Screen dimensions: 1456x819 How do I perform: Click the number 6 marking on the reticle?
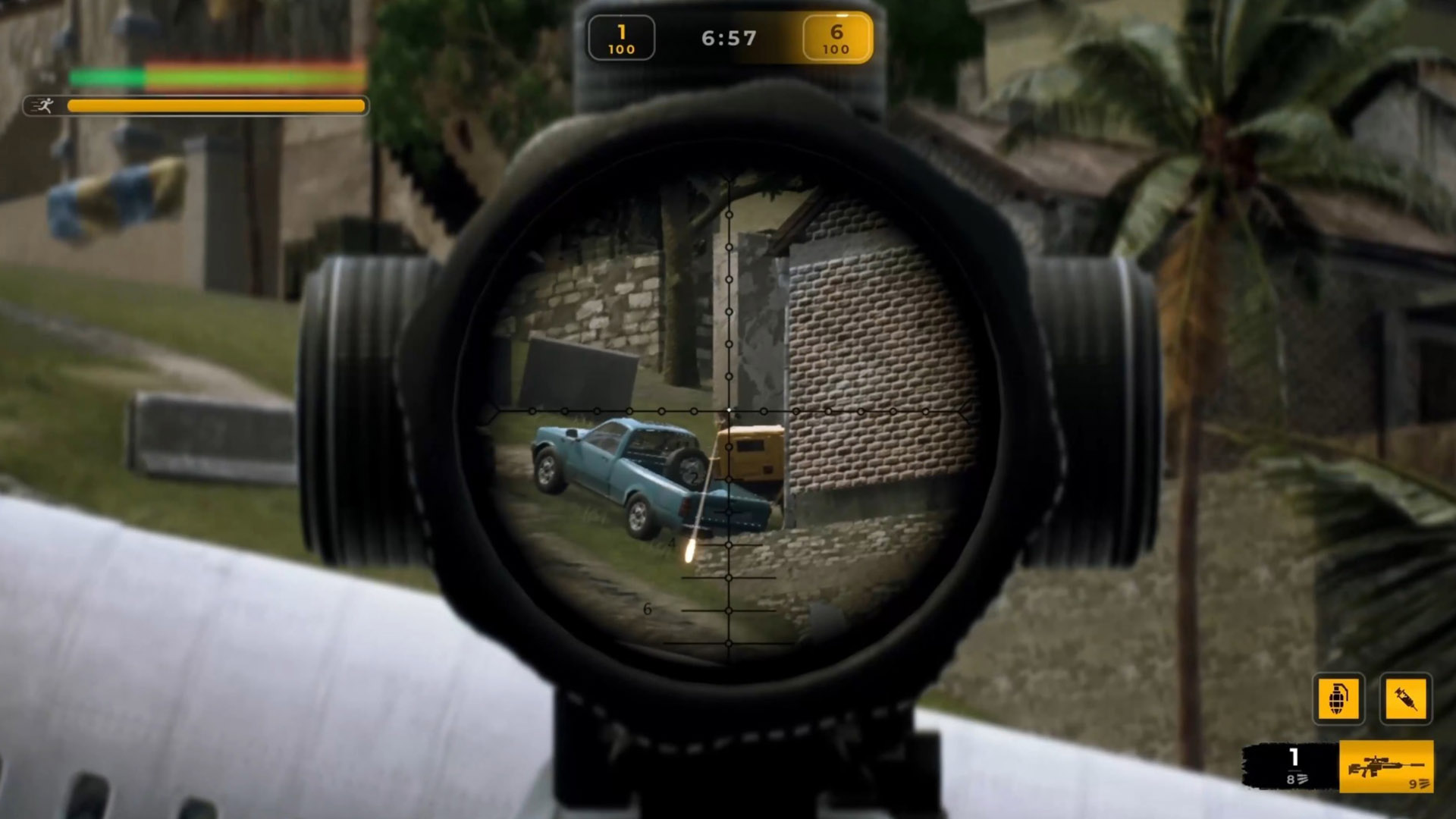(646, 607)
